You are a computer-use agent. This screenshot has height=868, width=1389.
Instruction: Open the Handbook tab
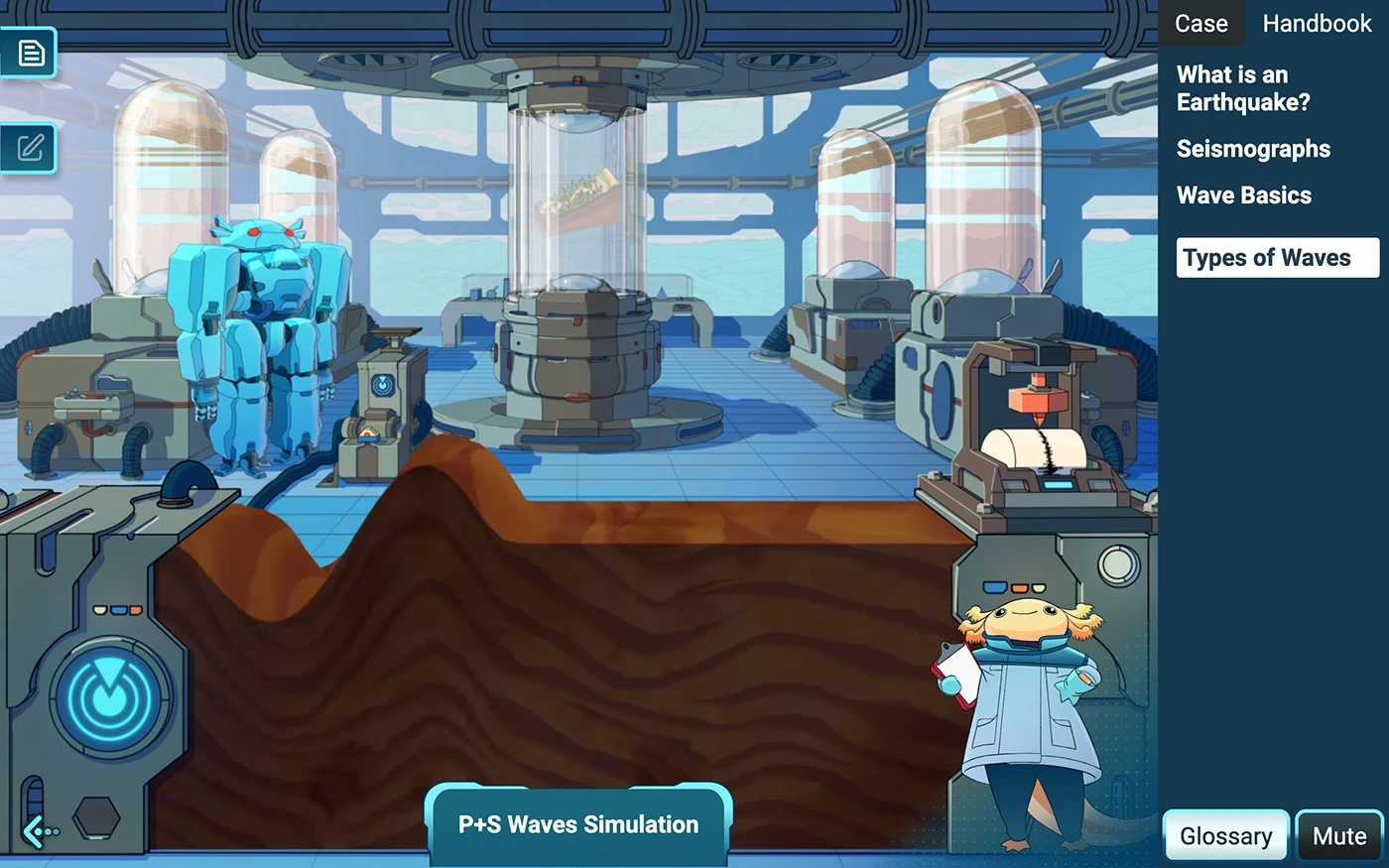1317,24
